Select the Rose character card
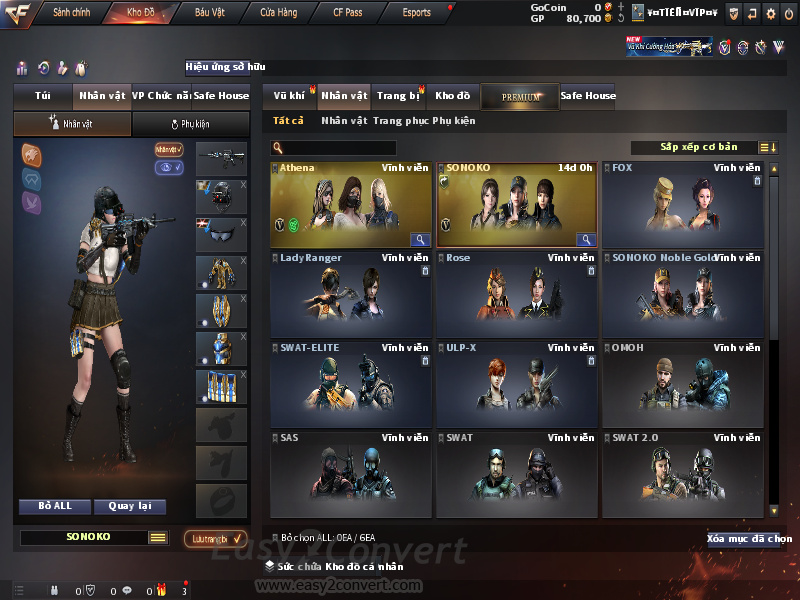800x600 pixels. 518,294
